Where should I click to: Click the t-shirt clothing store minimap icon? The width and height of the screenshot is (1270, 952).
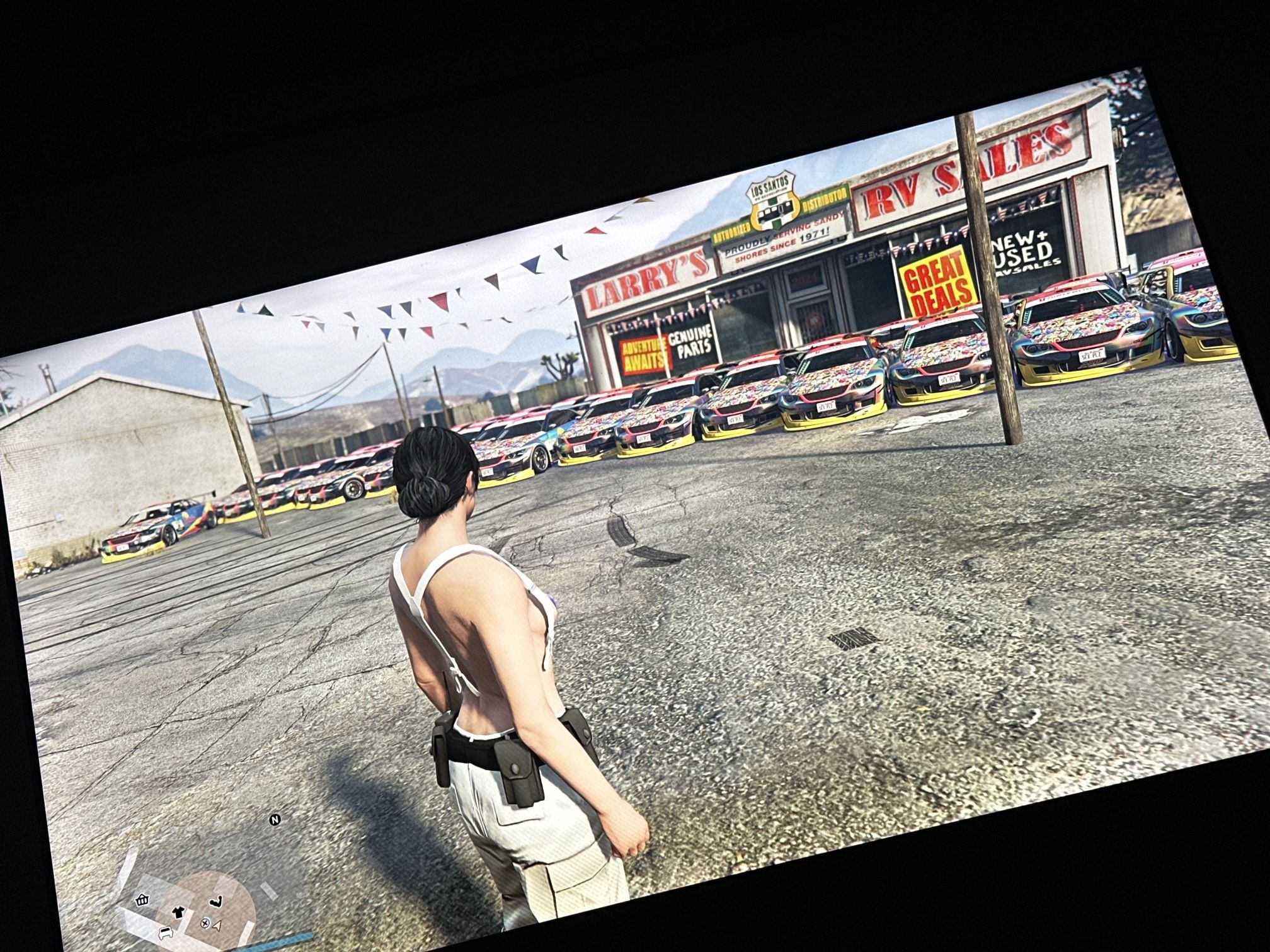[x=178, y=912]
